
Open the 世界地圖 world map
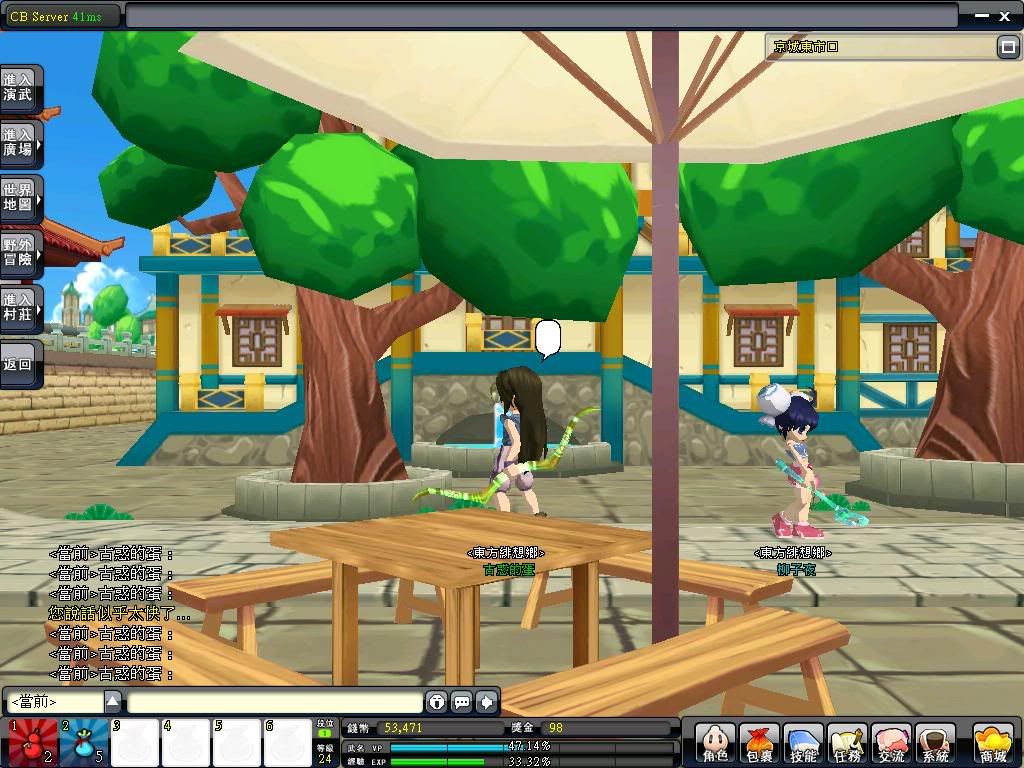20,197
